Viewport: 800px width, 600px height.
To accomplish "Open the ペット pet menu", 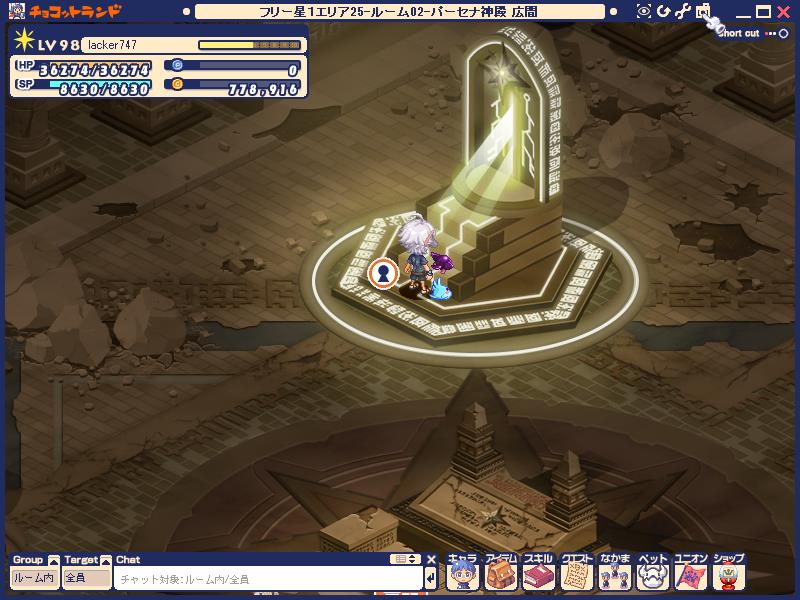I will click(x=652, y=575).
